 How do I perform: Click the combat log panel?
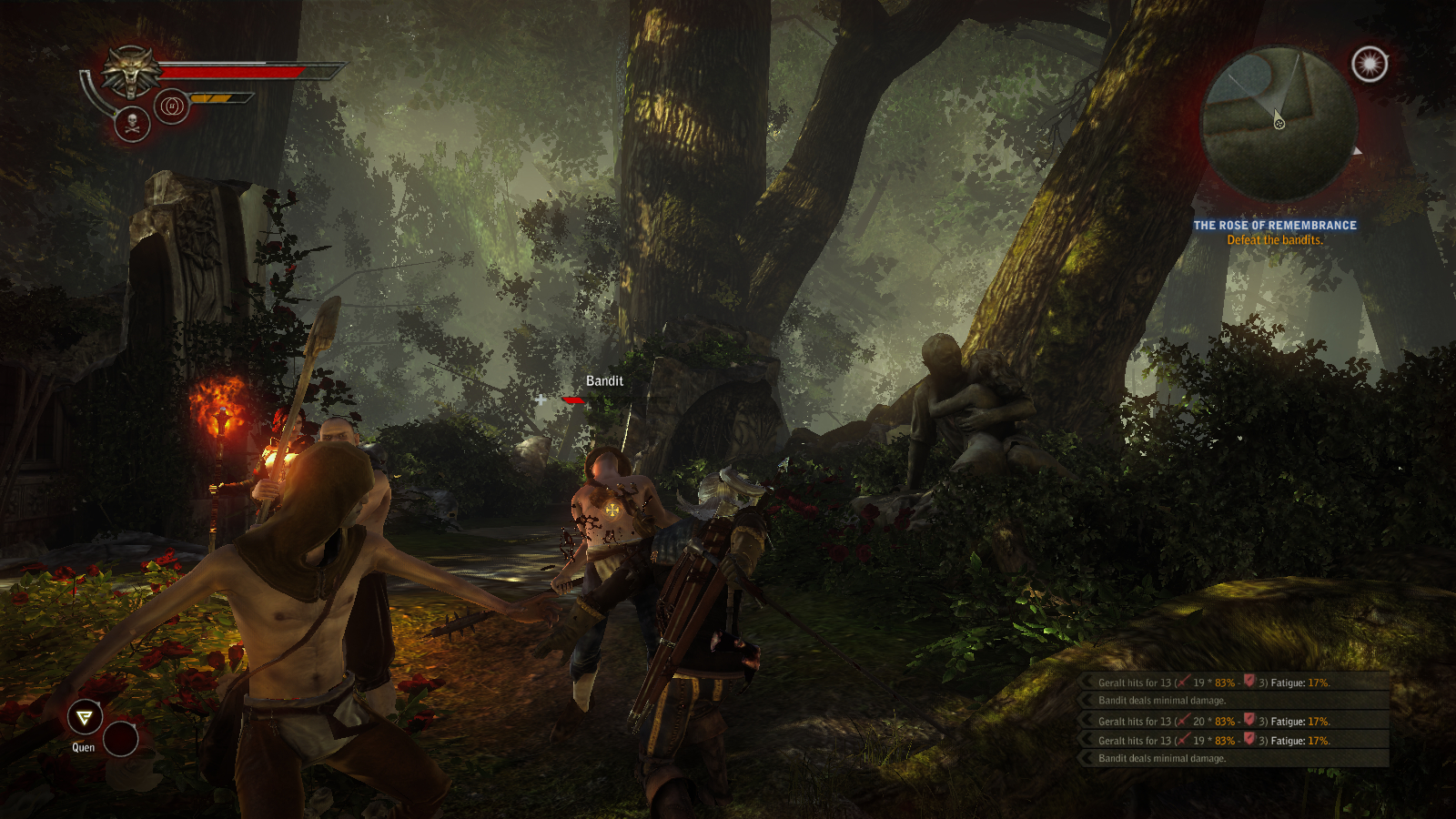[x=1235, y=719]
